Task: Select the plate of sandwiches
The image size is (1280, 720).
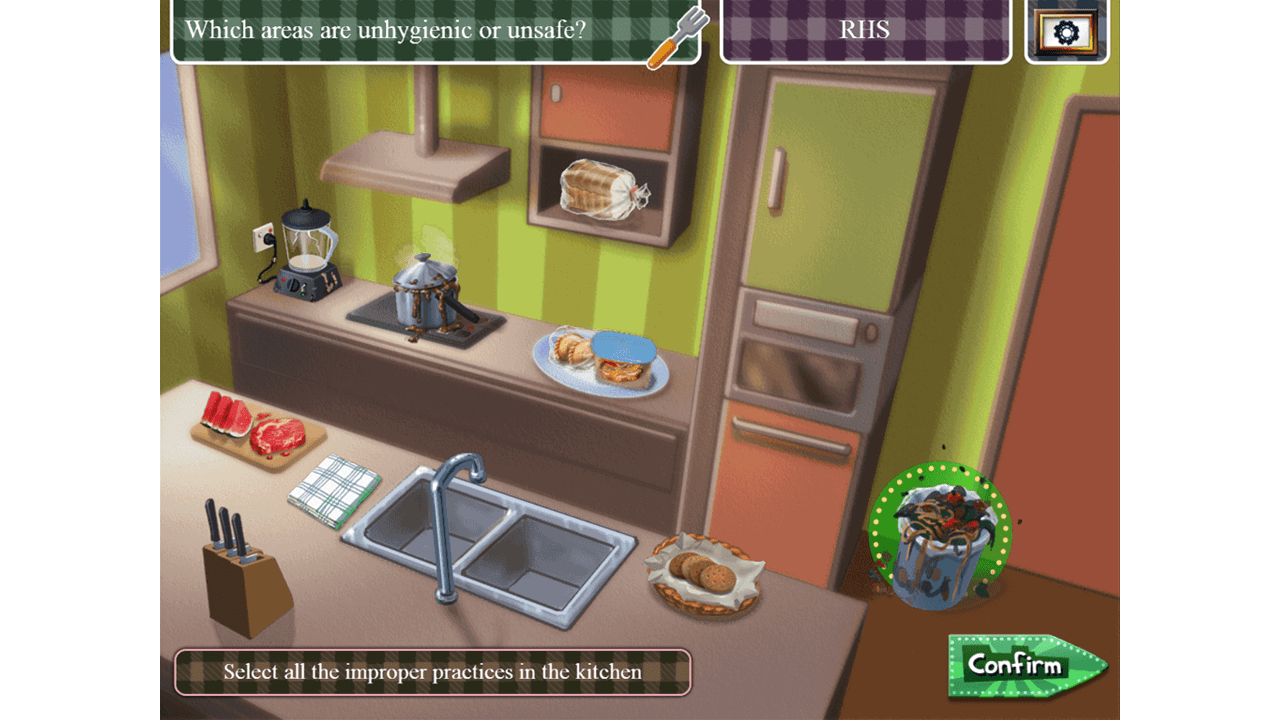Action: coord(601,361)
